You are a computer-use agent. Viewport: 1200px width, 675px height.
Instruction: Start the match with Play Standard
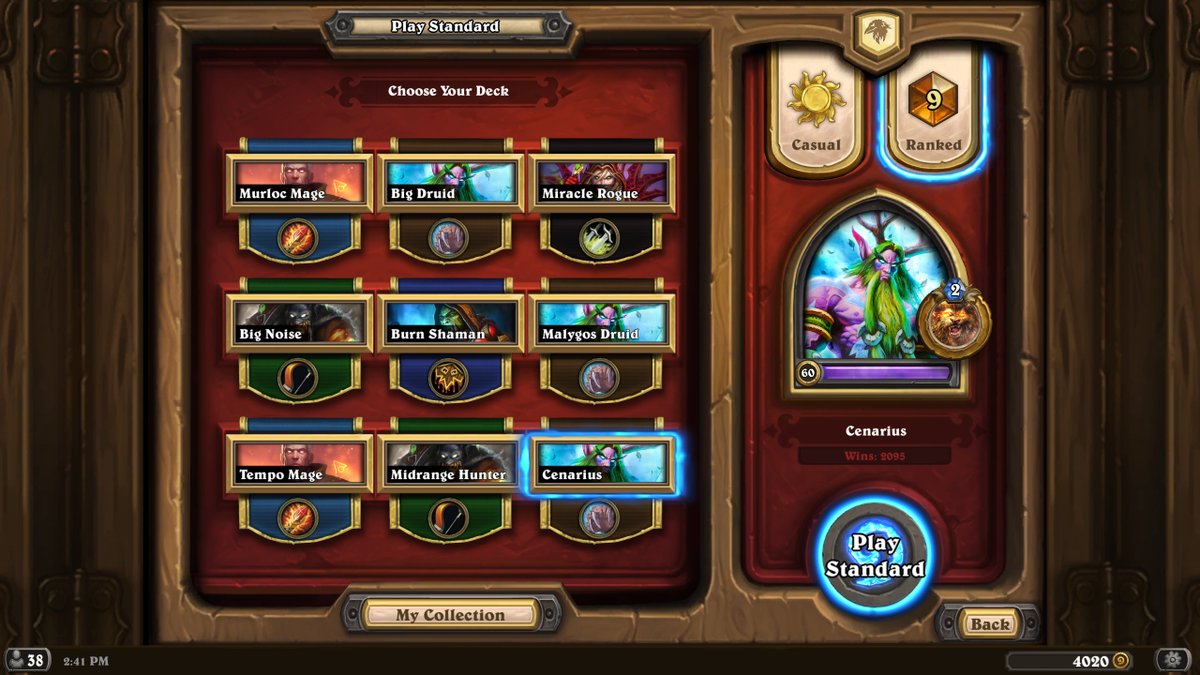[x=874, y=556]
